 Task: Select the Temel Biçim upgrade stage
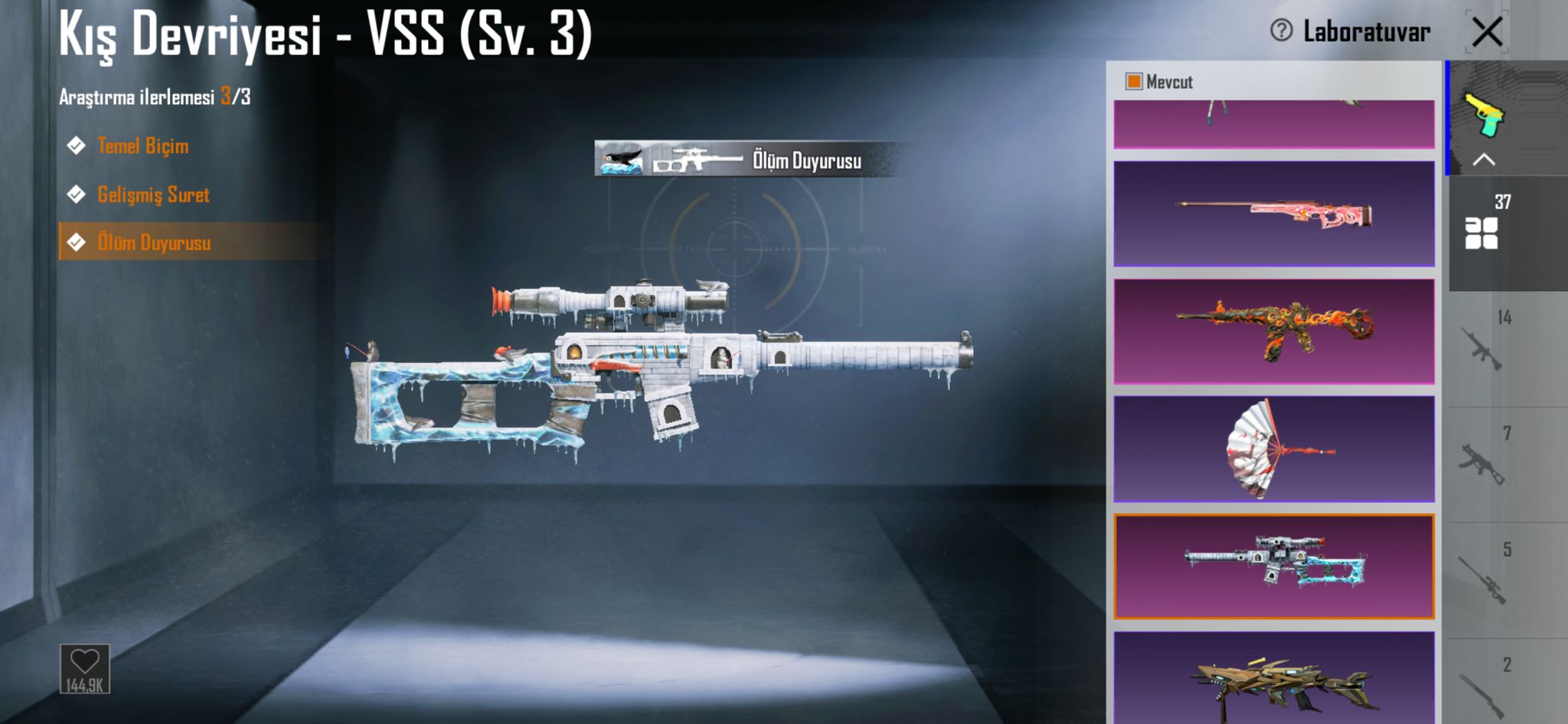point(142,146)
